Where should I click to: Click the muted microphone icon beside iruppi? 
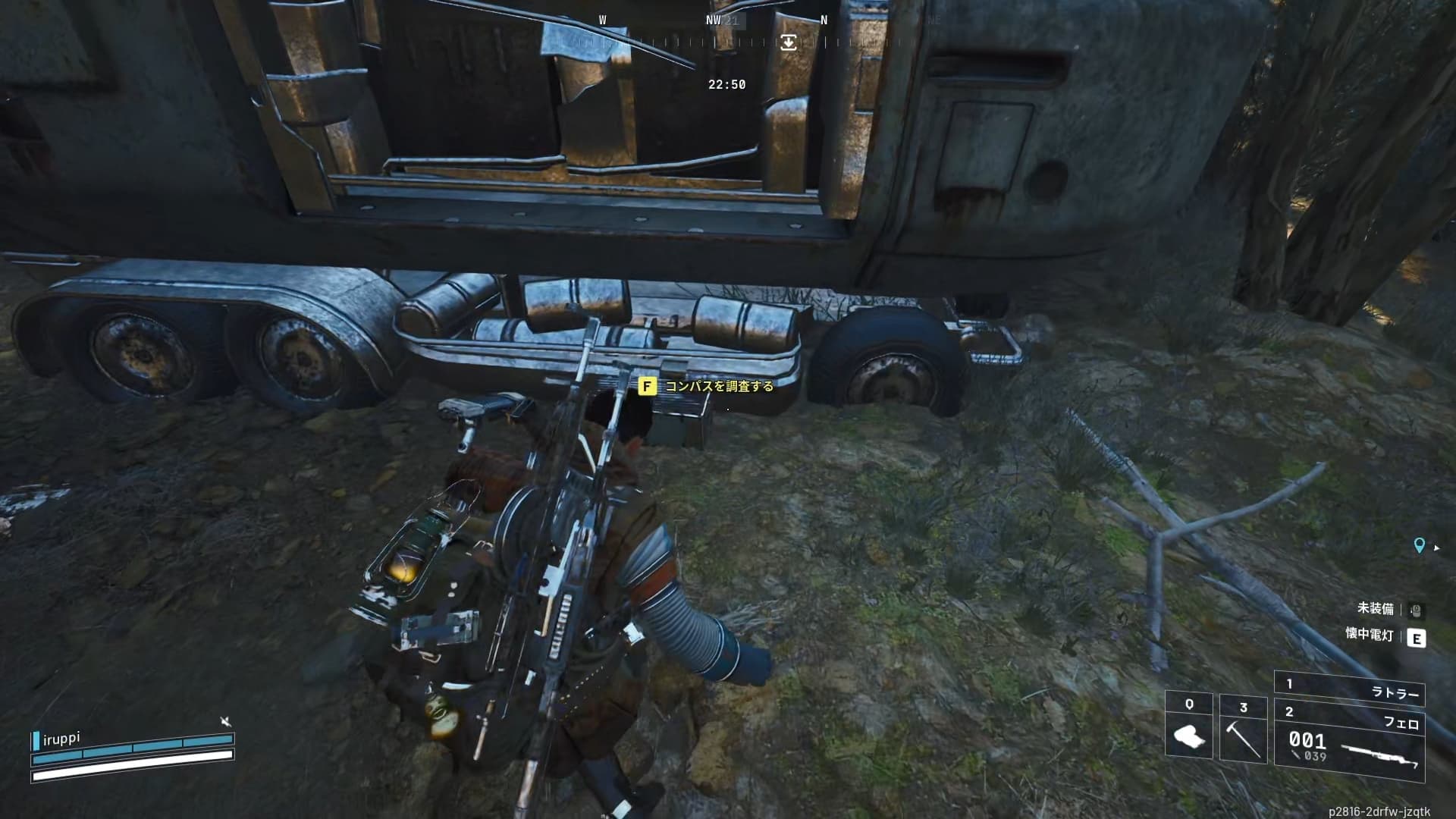click(x=224, y=721)
